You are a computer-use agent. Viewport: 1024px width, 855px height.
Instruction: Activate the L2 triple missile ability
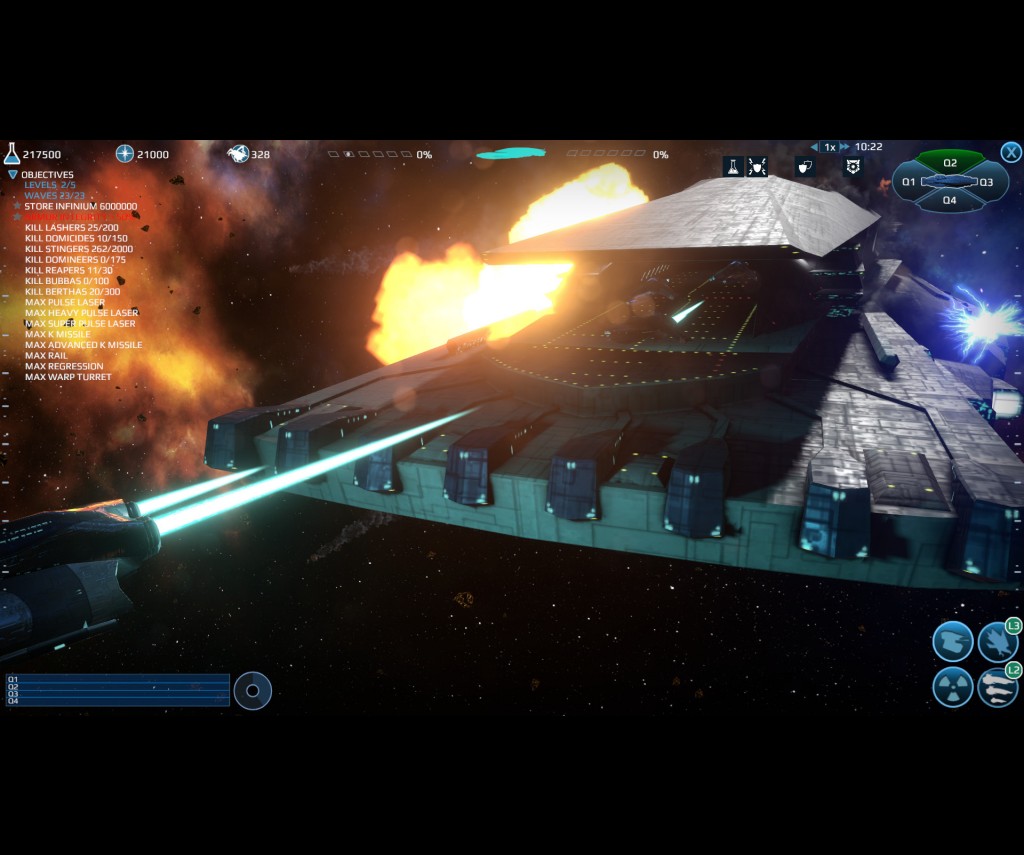pyautogui.click(x=997, y=687)
